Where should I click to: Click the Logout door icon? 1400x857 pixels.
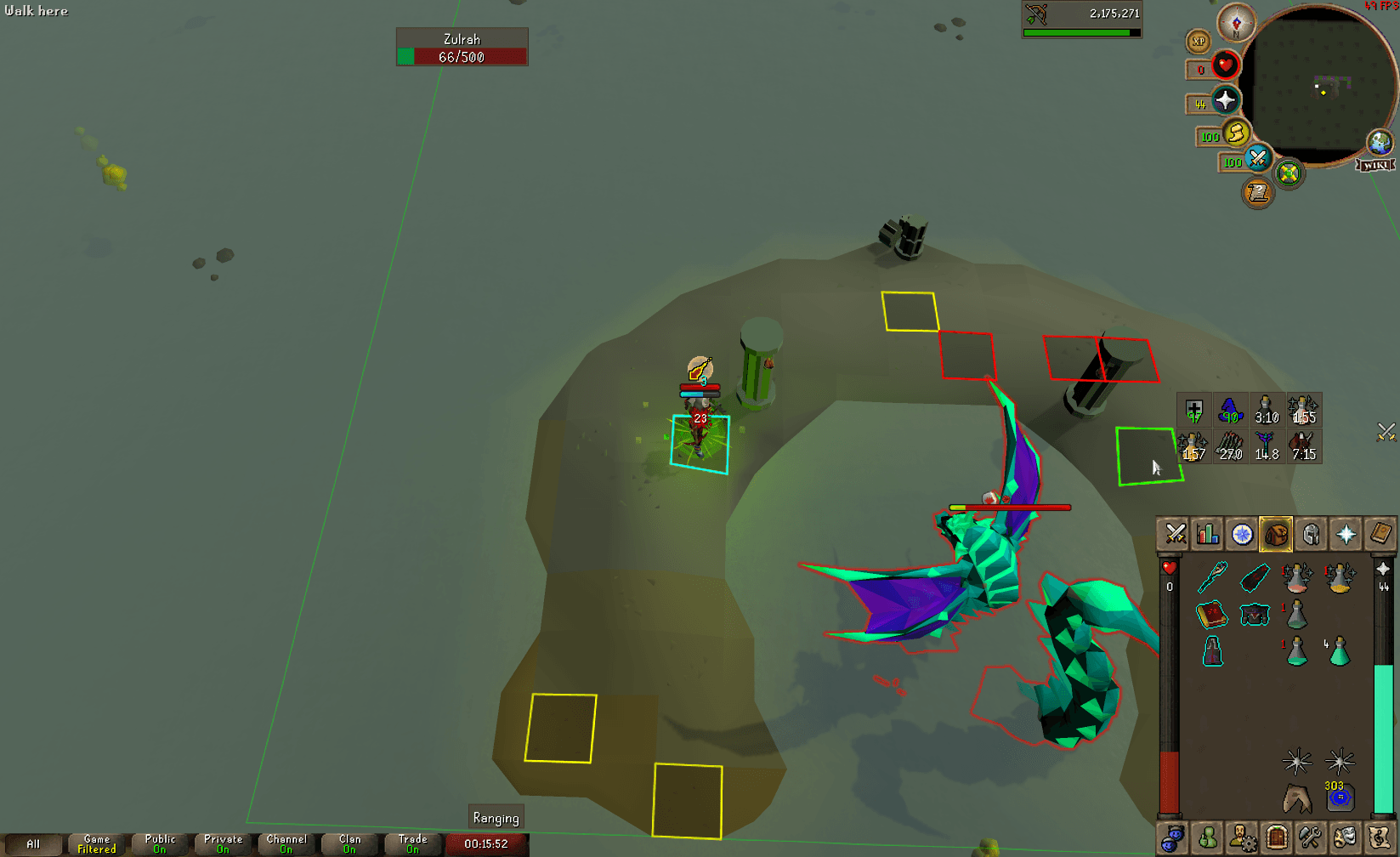pyautogui.click(x=1276, y=837)
